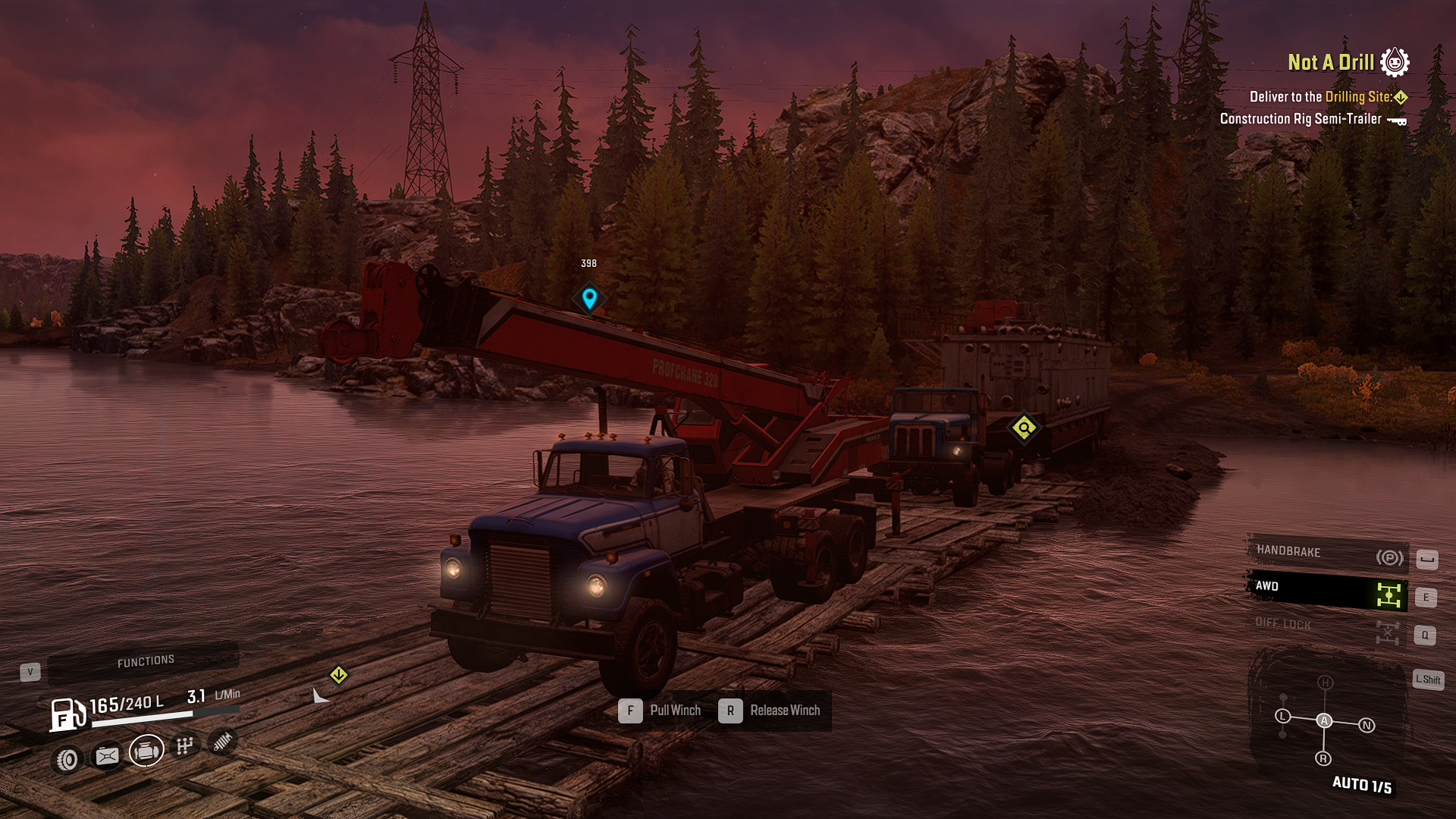Select the tire status icon
Screen dimensions: 1456x819
67,759
